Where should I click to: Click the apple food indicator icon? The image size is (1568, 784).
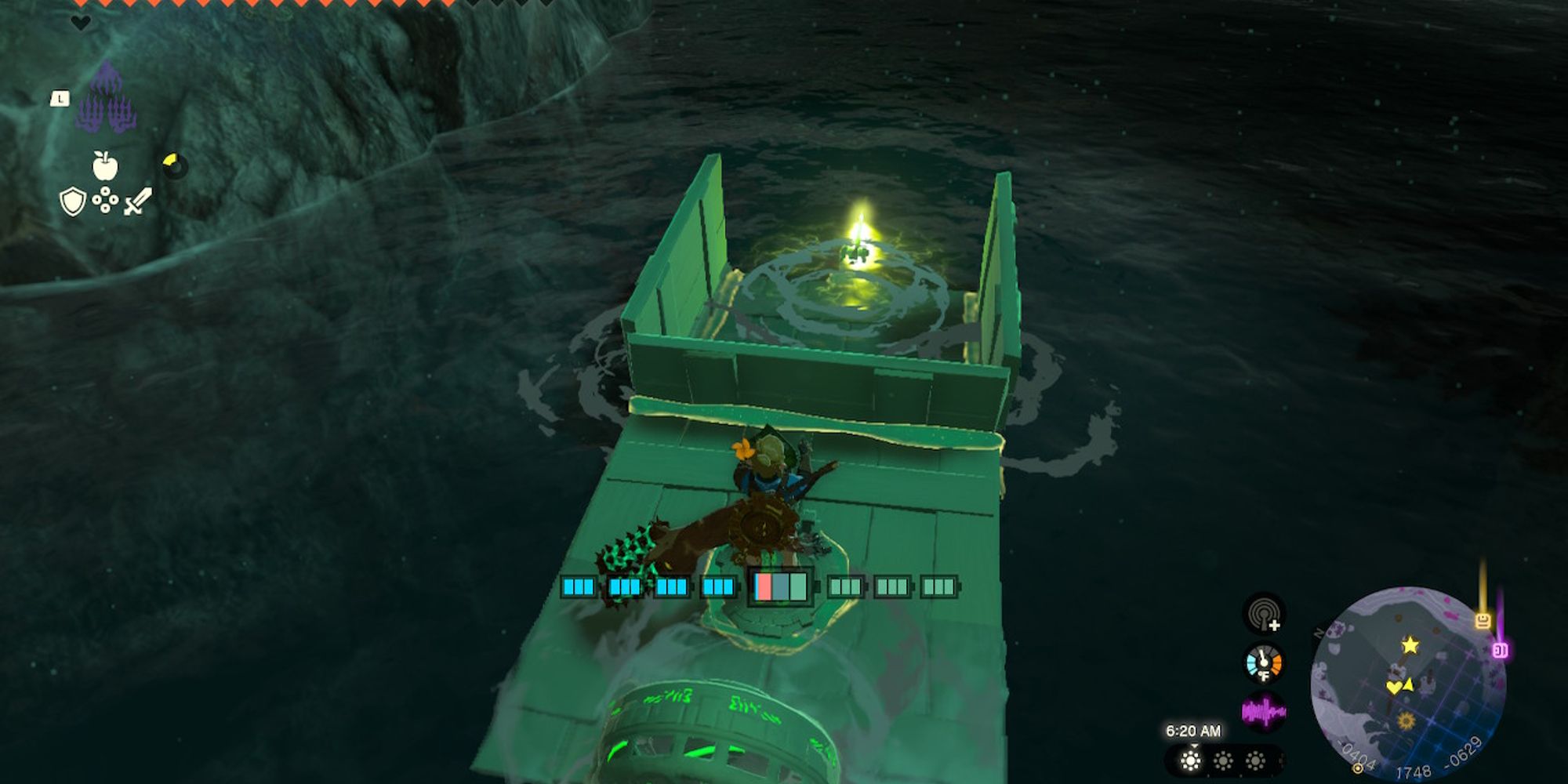[x=105, y=166]
